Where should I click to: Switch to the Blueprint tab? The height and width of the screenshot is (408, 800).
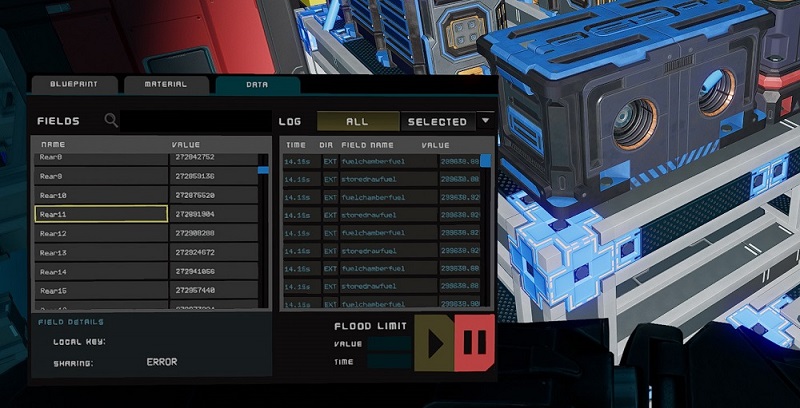point(75,86)
